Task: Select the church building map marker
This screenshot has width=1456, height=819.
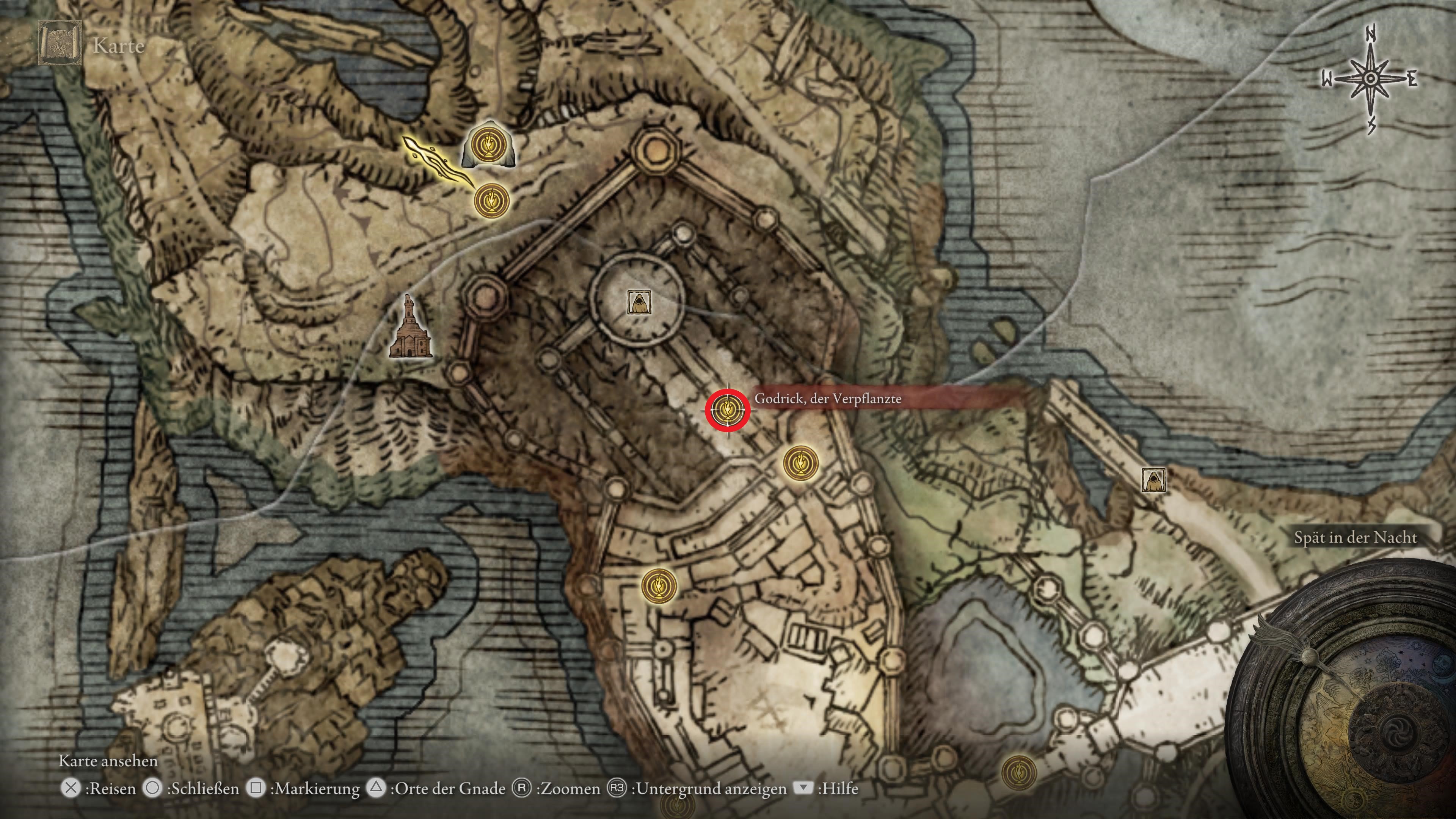Action: point(410,329)
